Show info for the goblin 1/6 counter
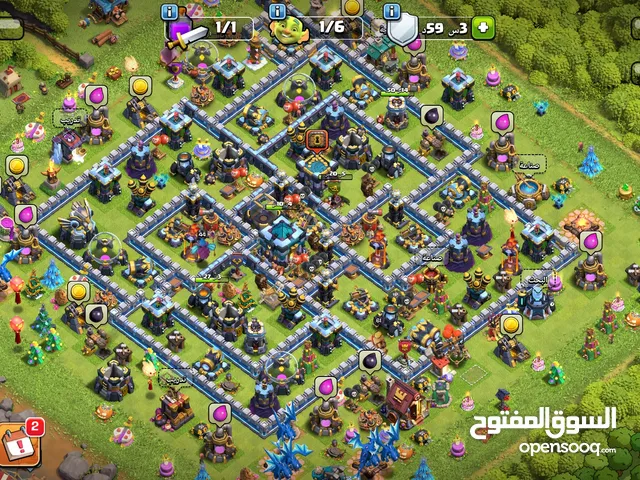The image size is (640, 480). [x=278, y=11]
